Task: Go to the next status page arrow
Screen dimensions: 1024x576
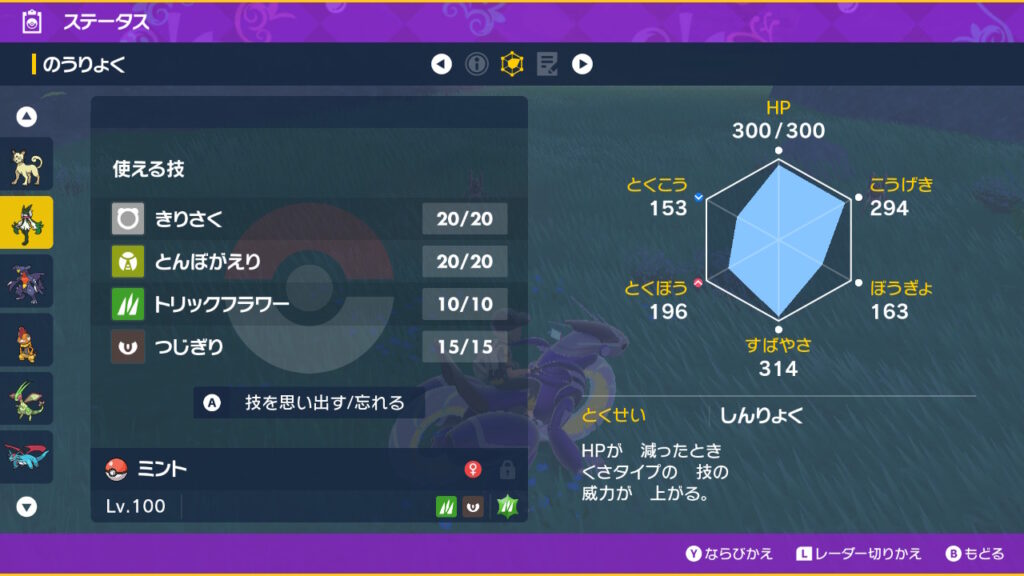Action: (x=582, y=65)
